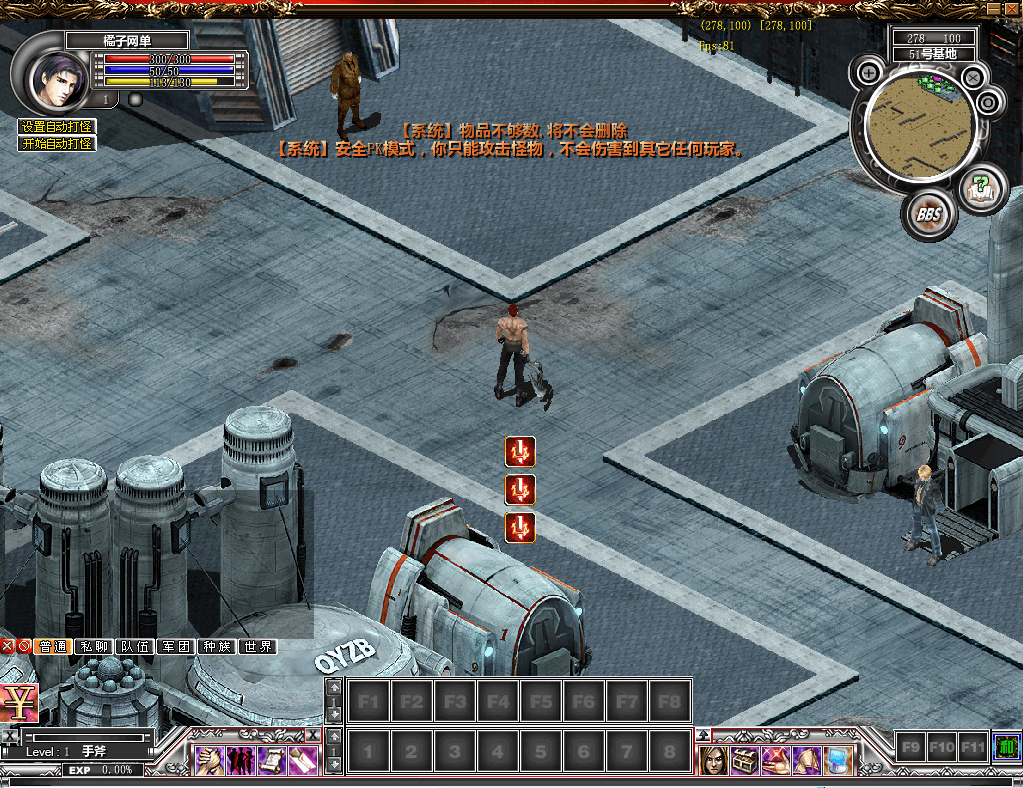Click the handshake trade icon
This screenshot has height=788, width=1023.
coord(209,761)
